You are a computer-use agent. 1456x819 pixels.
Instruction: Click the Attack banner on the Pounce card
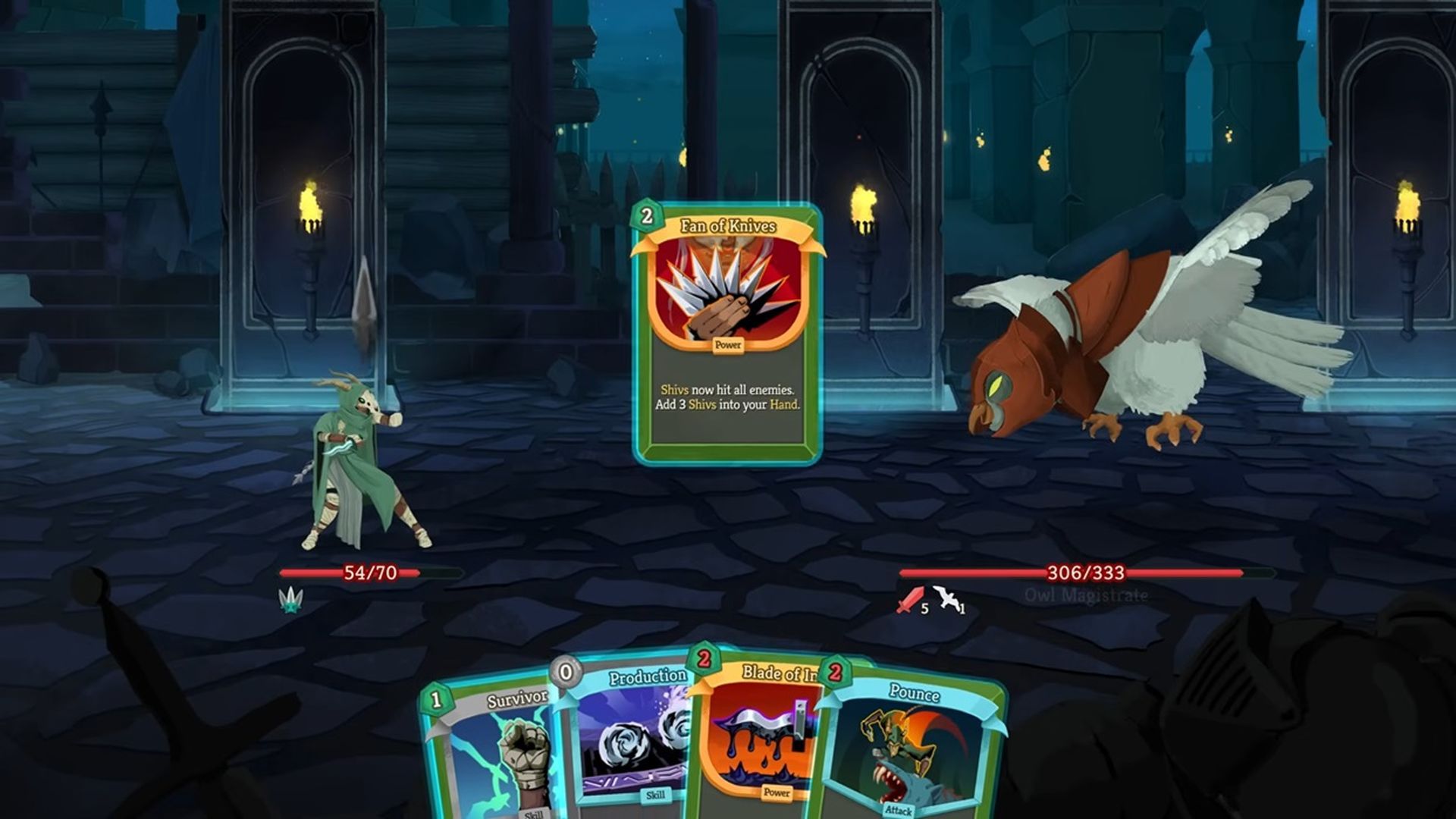tap(899, 810)
